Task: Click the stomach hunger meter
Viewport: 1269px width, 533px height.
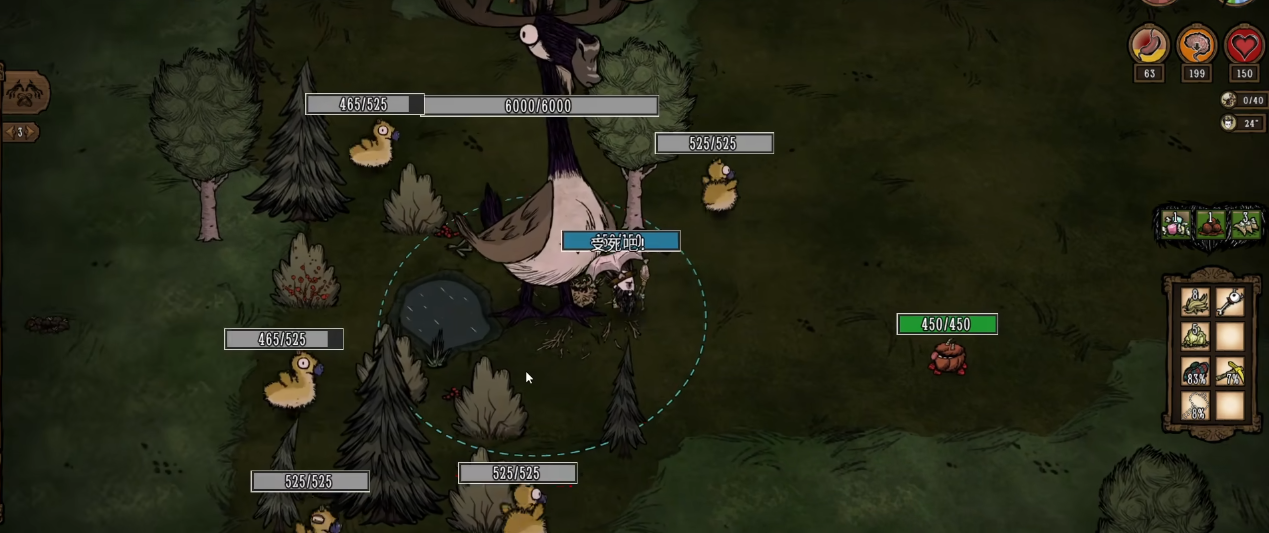Action: 1148,46
